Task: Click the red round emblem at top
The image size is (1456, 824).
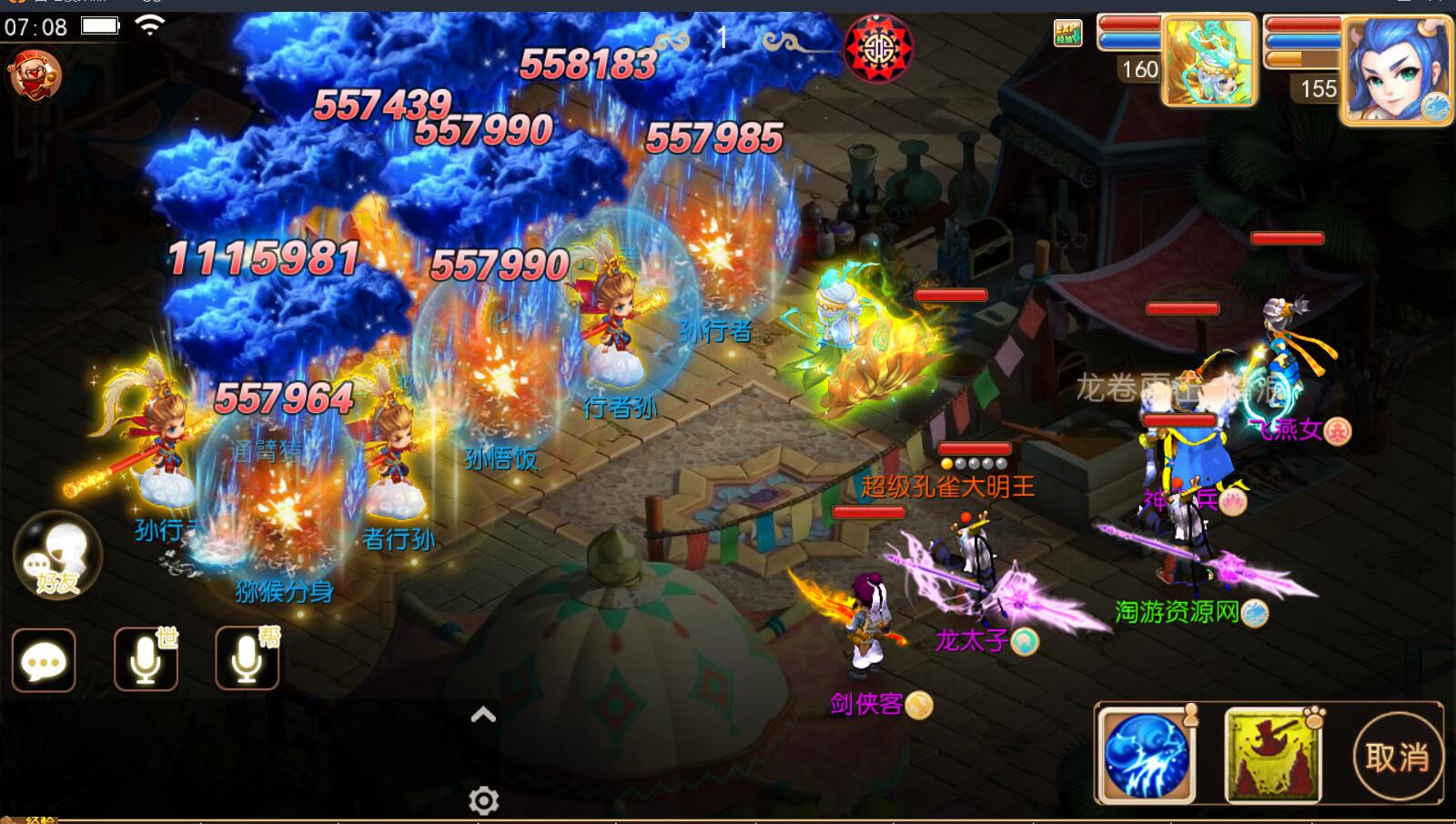Action: 878,48
